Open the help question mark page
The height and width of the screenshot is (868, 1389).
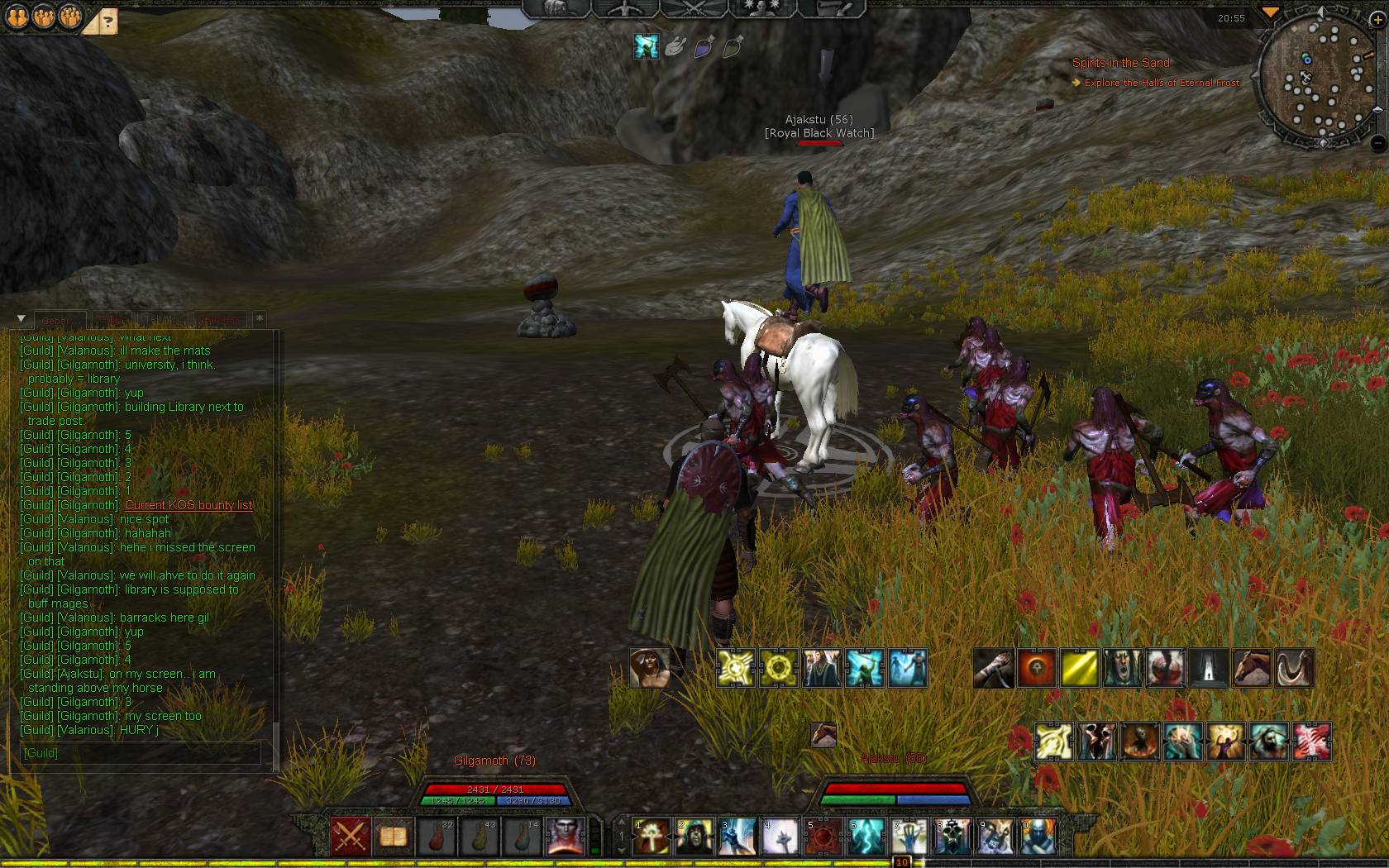tap(107, 22)
